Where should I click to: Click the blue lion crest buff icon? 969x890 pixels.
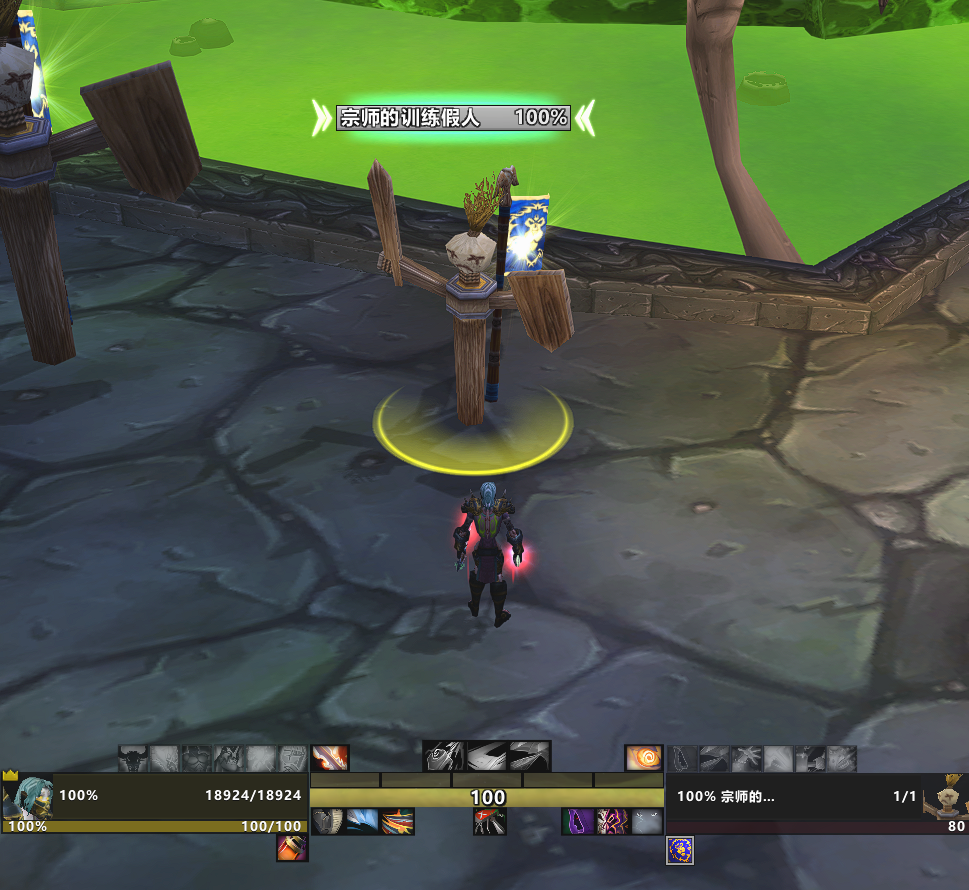pyautogui.click(x=680, y=851)
